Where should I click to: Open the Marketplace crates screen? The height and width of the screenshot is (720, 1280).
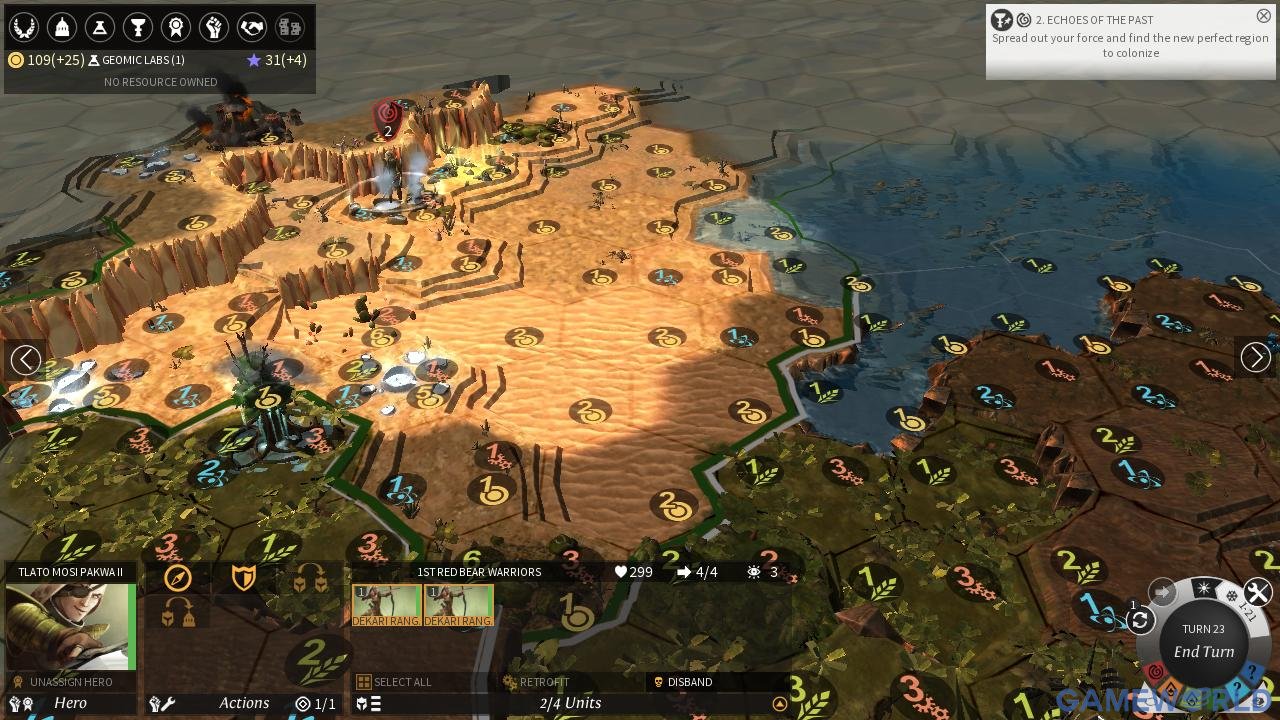[x=290, y=27]
